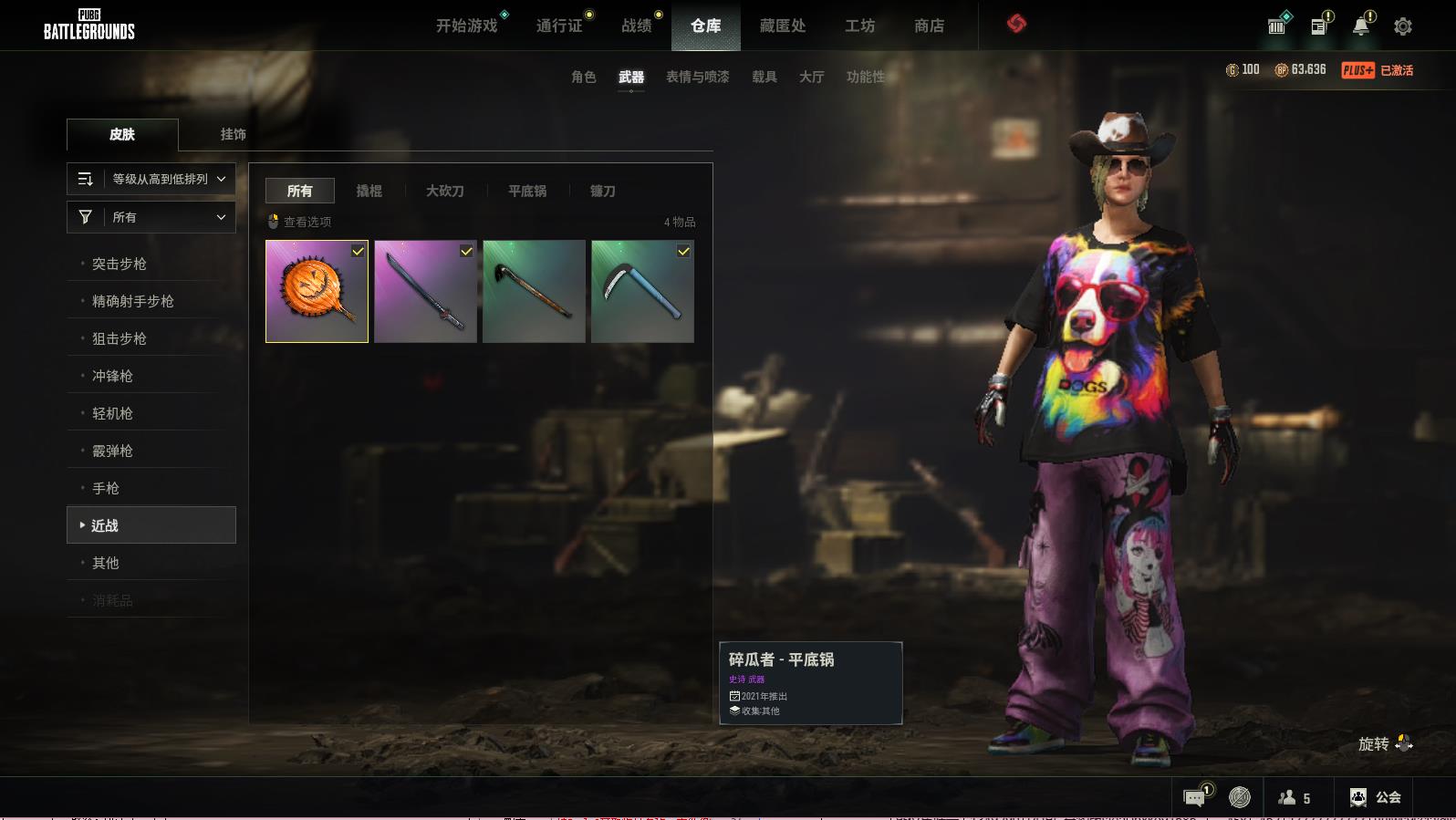Open the settings gear icon

[1403, 26]
